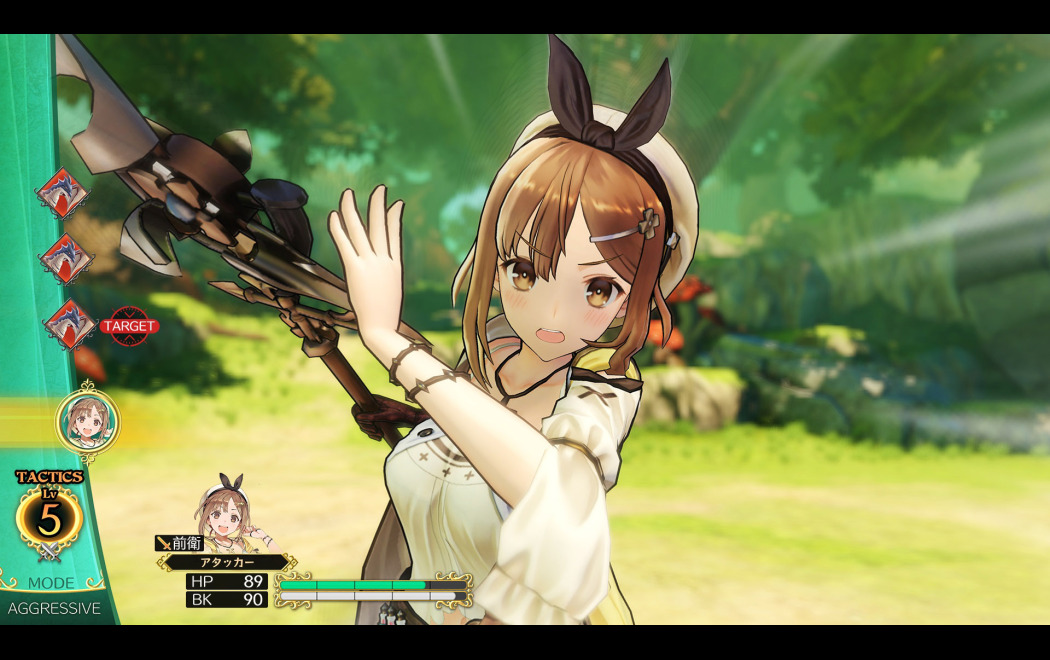Toggle the AGGRESSIVE battle mode
Image resolution: width=1050 pixels, height=660 pixels.
pos(54,608)
